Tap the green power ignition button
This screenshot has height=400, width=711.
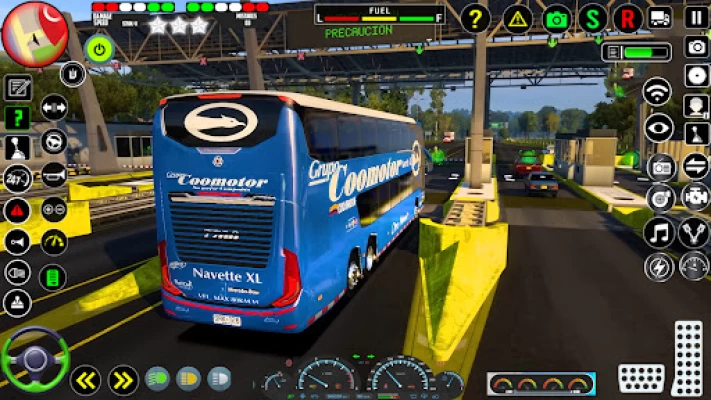pyautogui.click(x=99, y=48)
